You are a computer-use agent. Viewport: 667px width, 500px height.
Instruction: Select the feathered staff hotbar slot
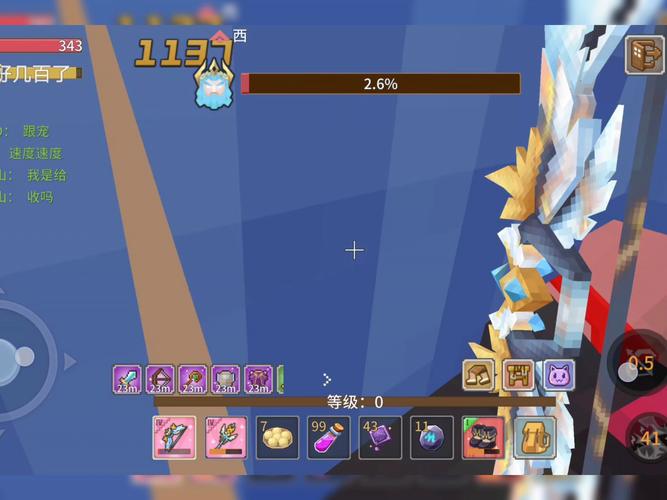tap(226, 438)
